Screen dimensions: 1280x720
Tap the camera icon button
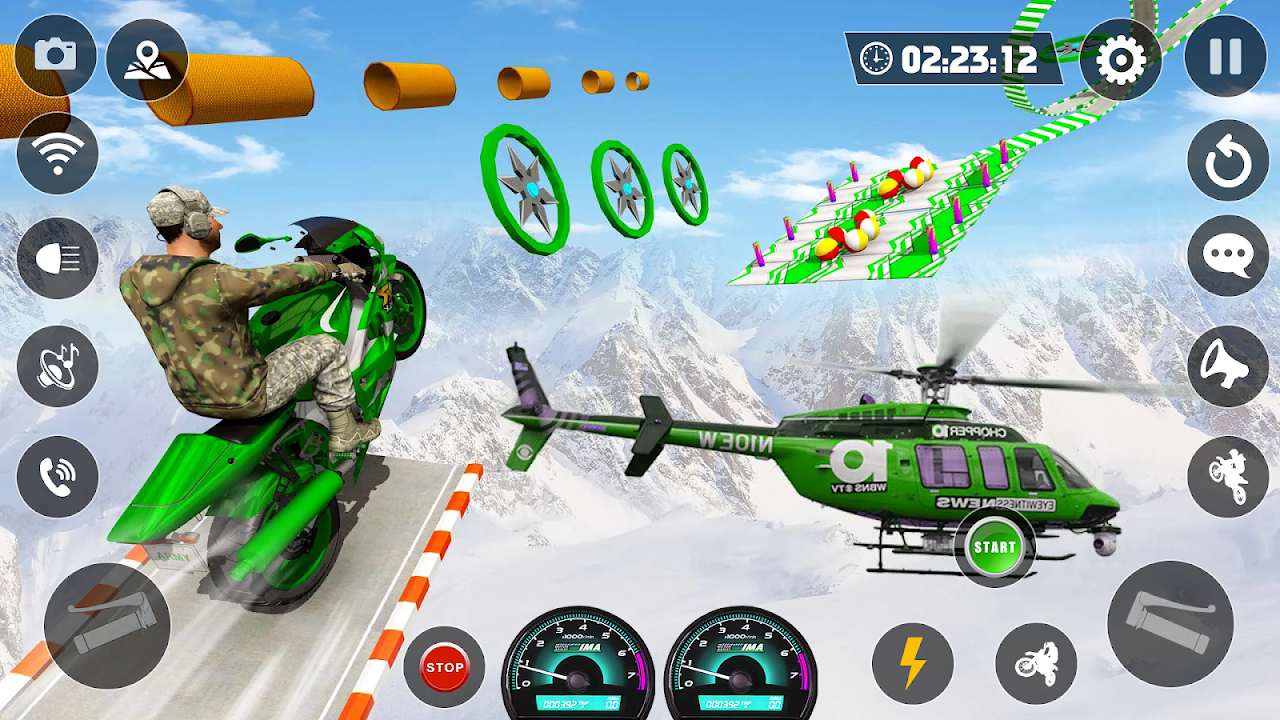tap(56, 56)
